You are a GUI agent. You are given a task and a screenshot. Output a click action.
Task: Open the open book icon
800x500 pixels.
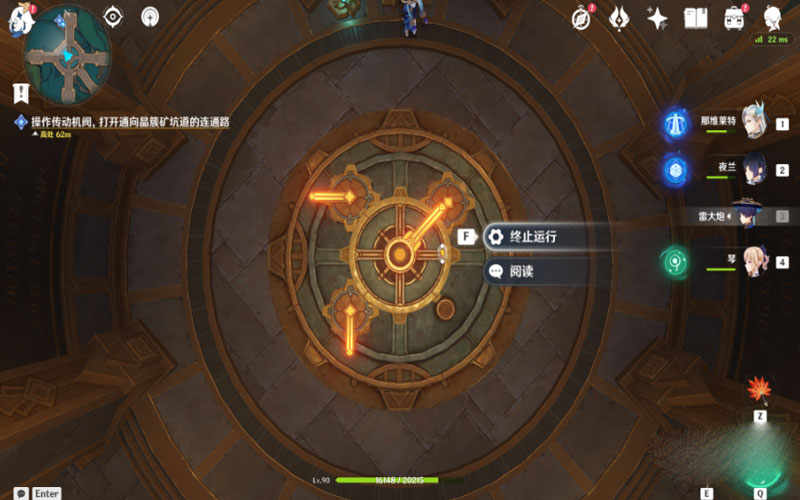pyautogui.click(x=695, y=18)
